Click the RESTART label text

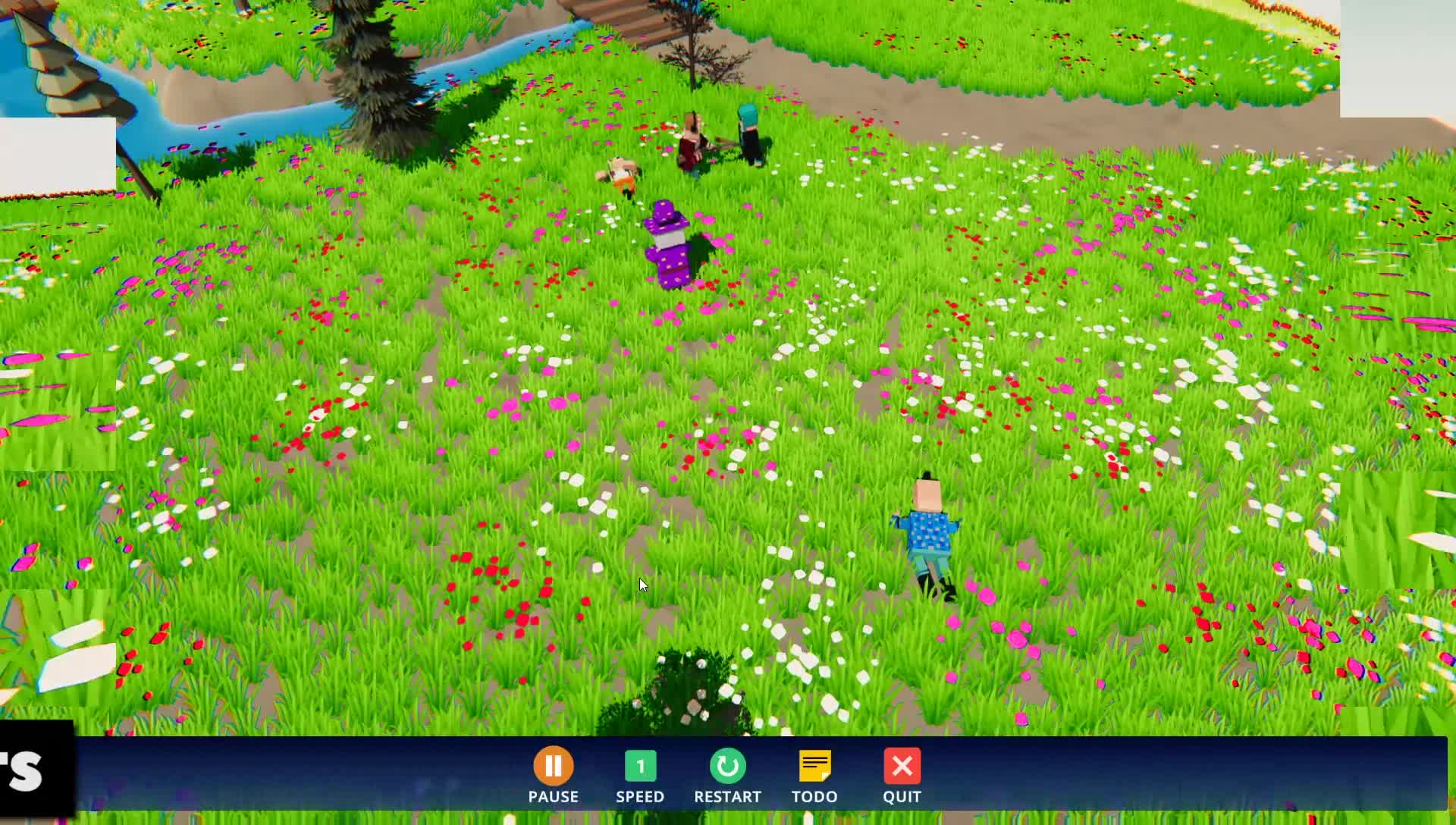(727, 797)
